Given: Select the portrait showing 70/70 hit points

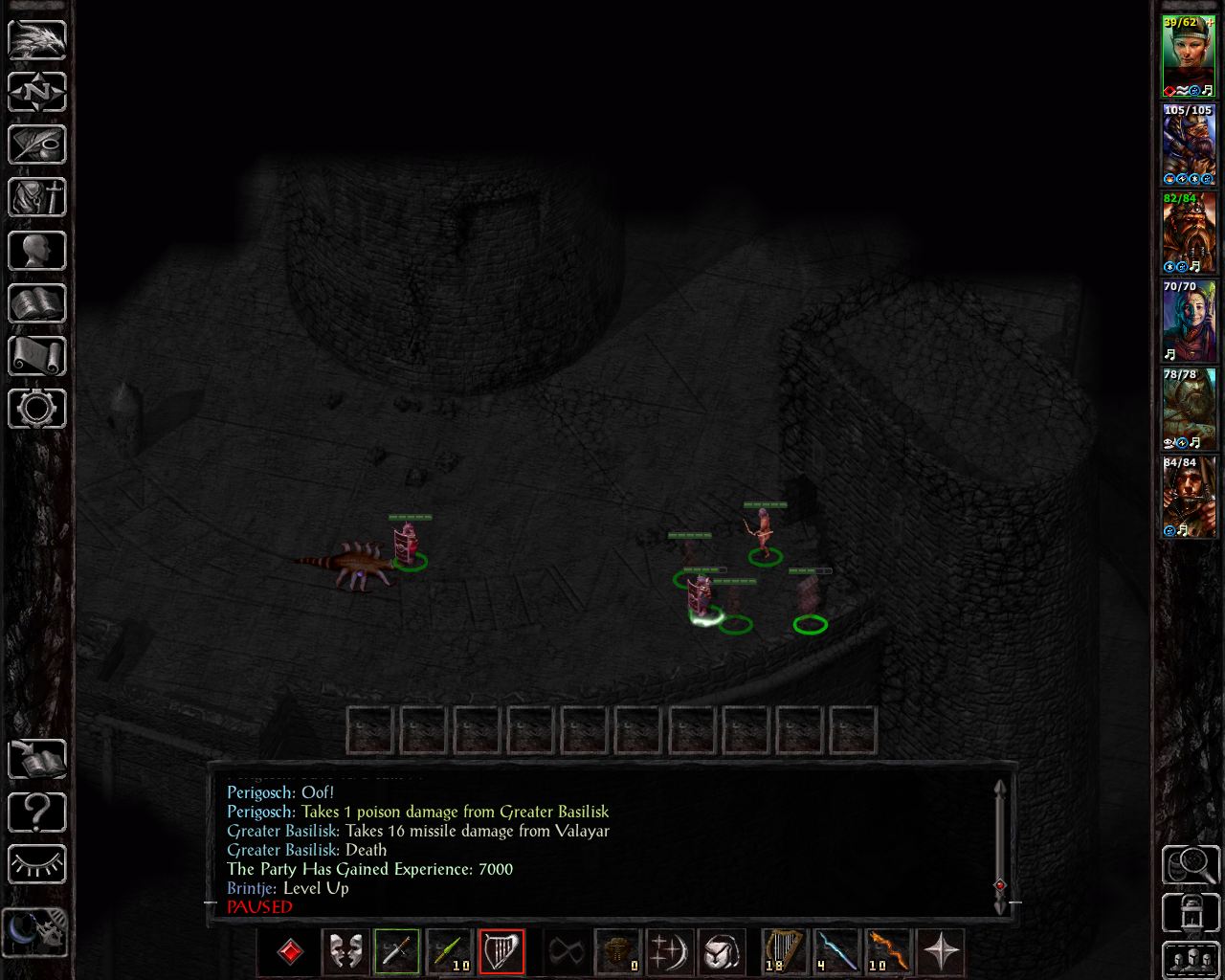Looking at the screenshot, I should coord(1189,322).
